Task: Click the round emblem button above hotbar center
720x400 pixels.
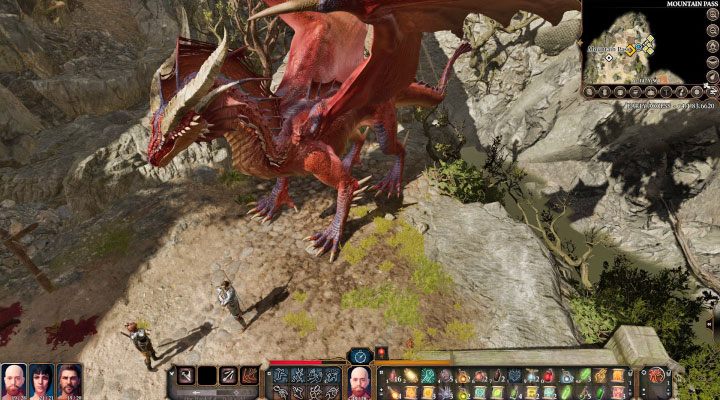Action: coord(359,355)
